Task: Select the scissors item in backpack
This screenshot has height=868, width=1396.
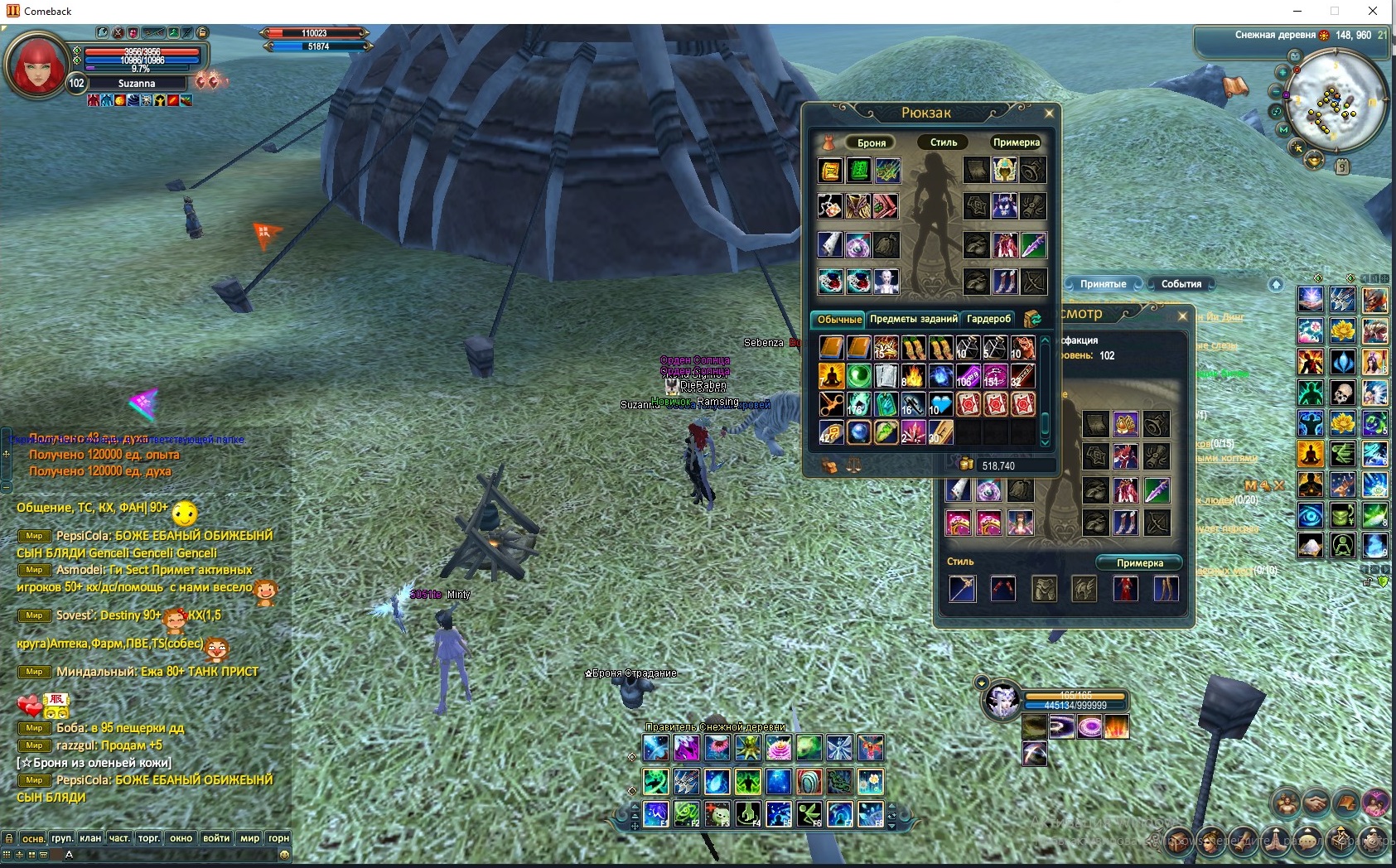Action: 831,405
